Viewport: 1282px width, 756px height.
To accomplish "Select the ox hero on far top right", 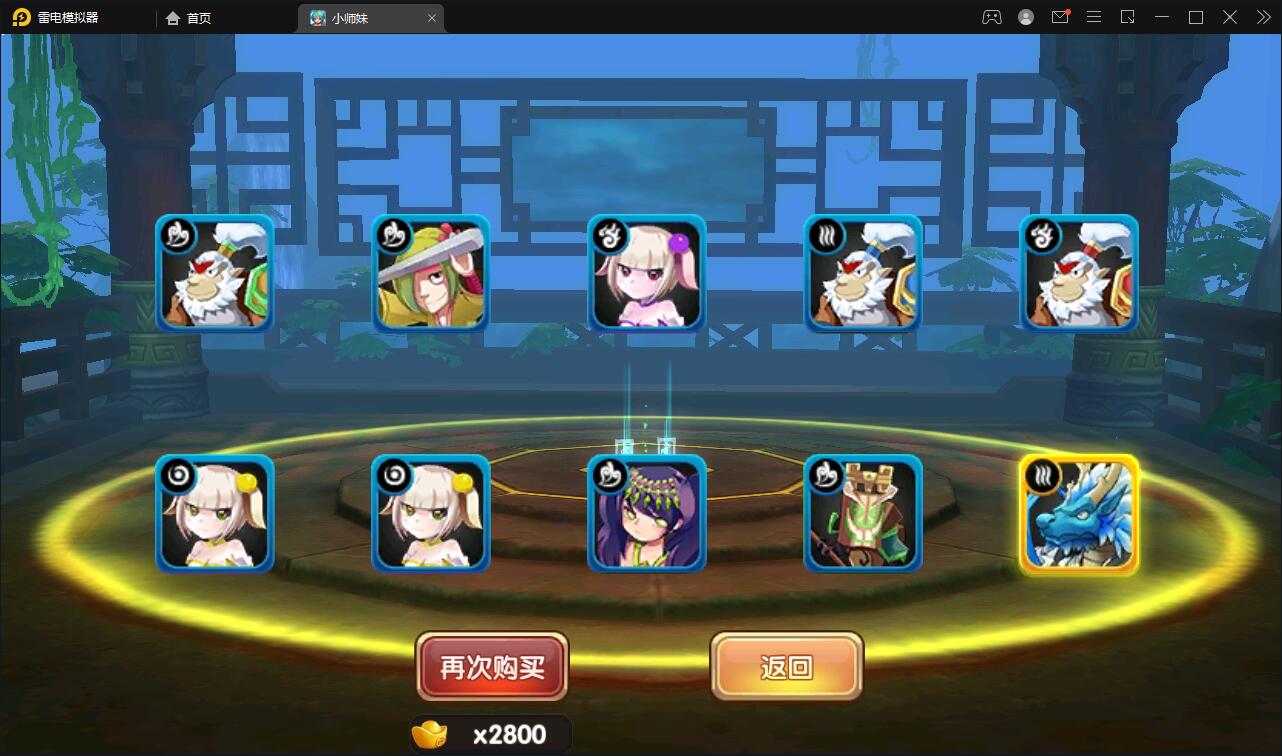I will tap(1079, 273).
